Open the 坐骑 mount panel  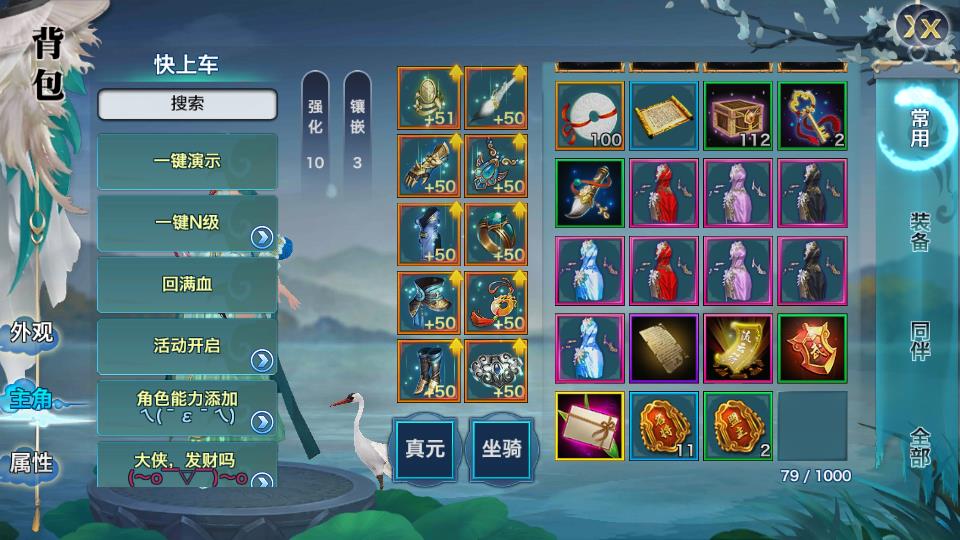[502, 449]
